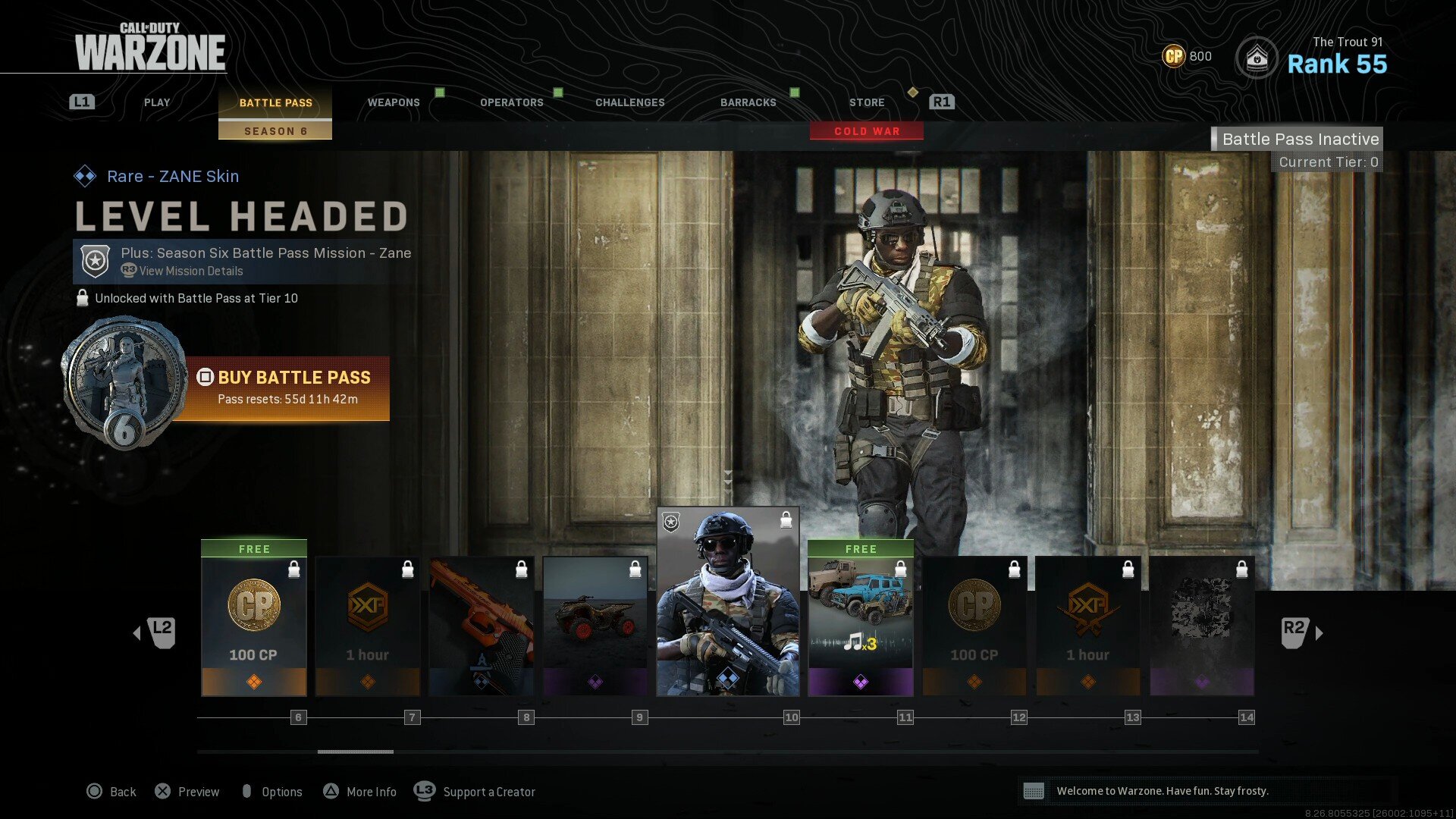Open the Play tab
Image resolution: width=1456 pixels, height=819 pixels.
(x=157, y=102)
